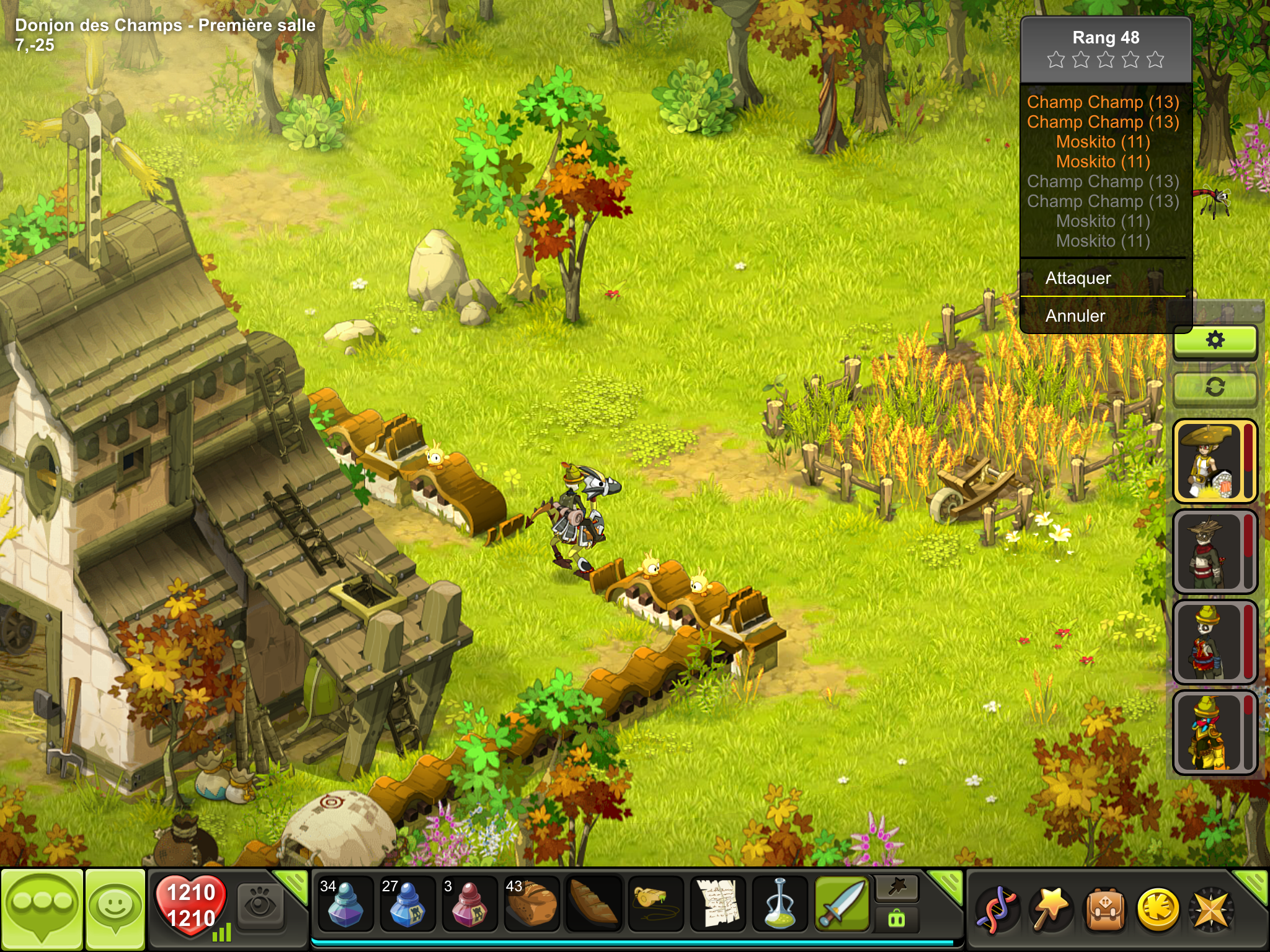Use the red potion with count 3

469,905
